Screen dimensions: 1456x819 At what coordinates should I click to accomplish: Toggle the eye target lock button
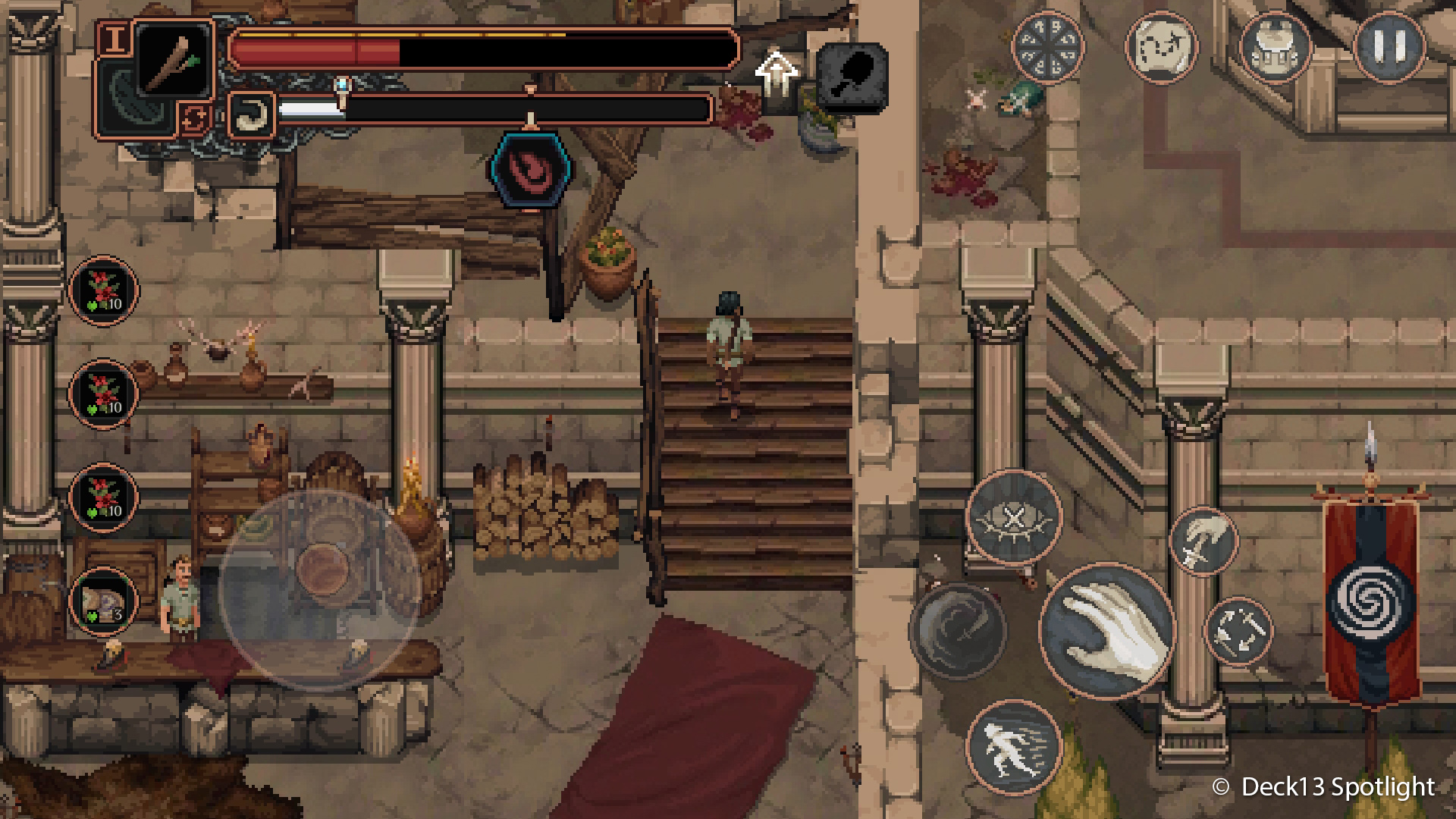(1014, 517)
